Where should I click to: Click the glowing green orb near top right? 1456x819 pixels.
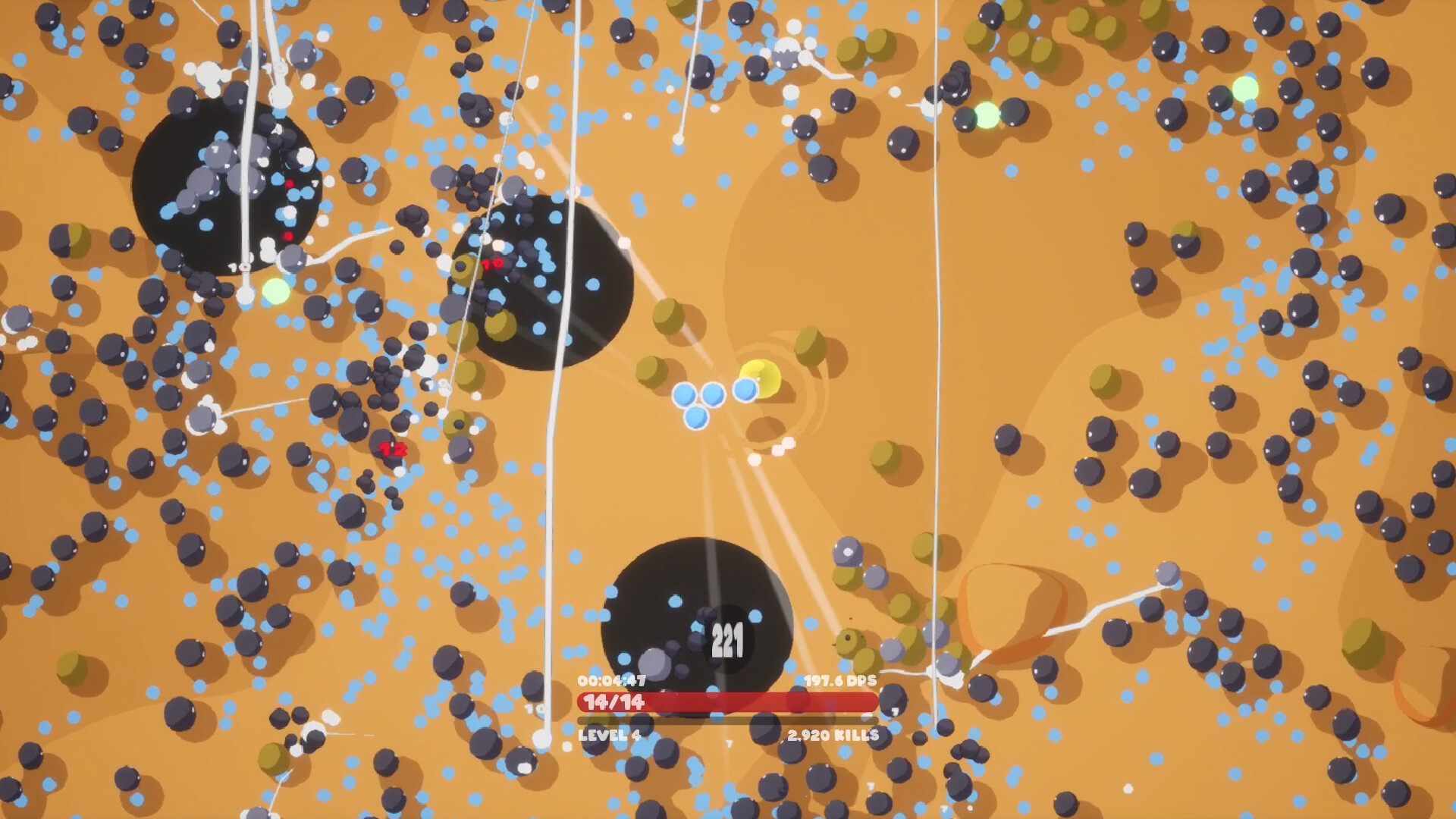1244,91
